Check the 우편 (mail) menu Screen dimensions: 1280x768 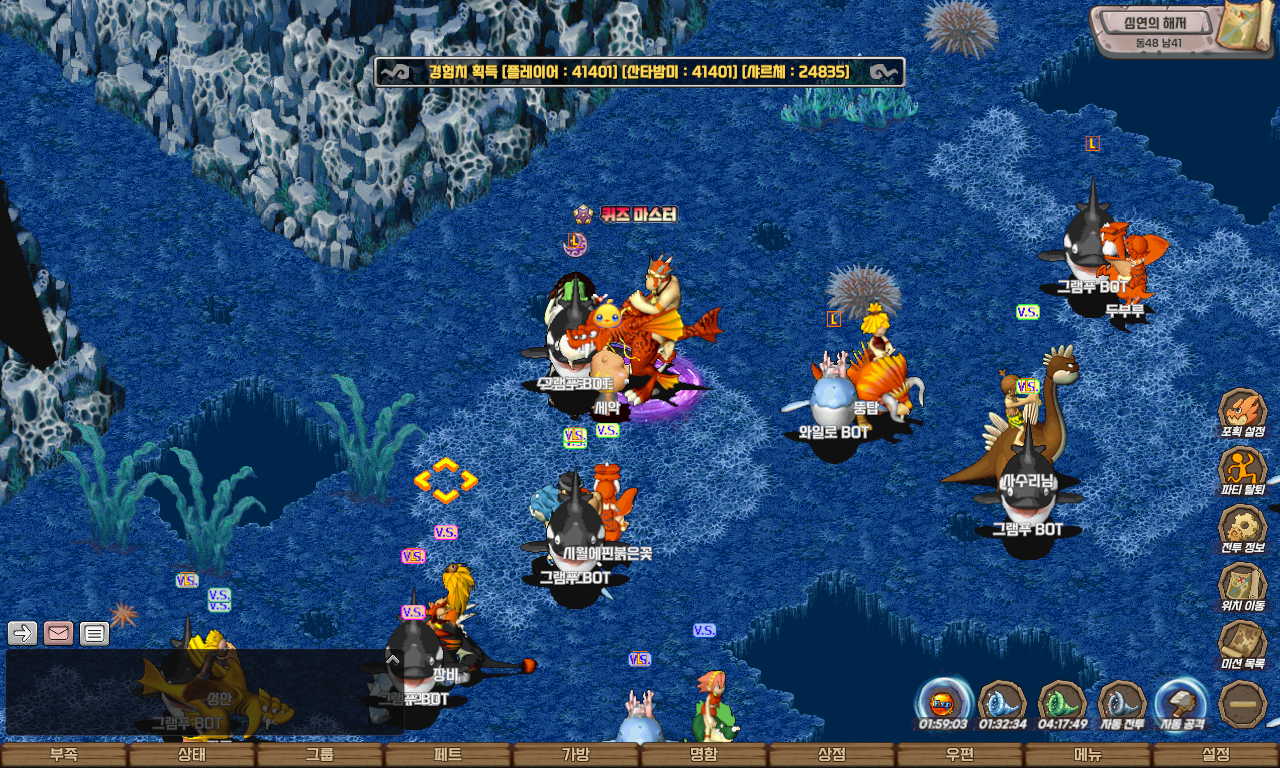click(x=960, y=755)
